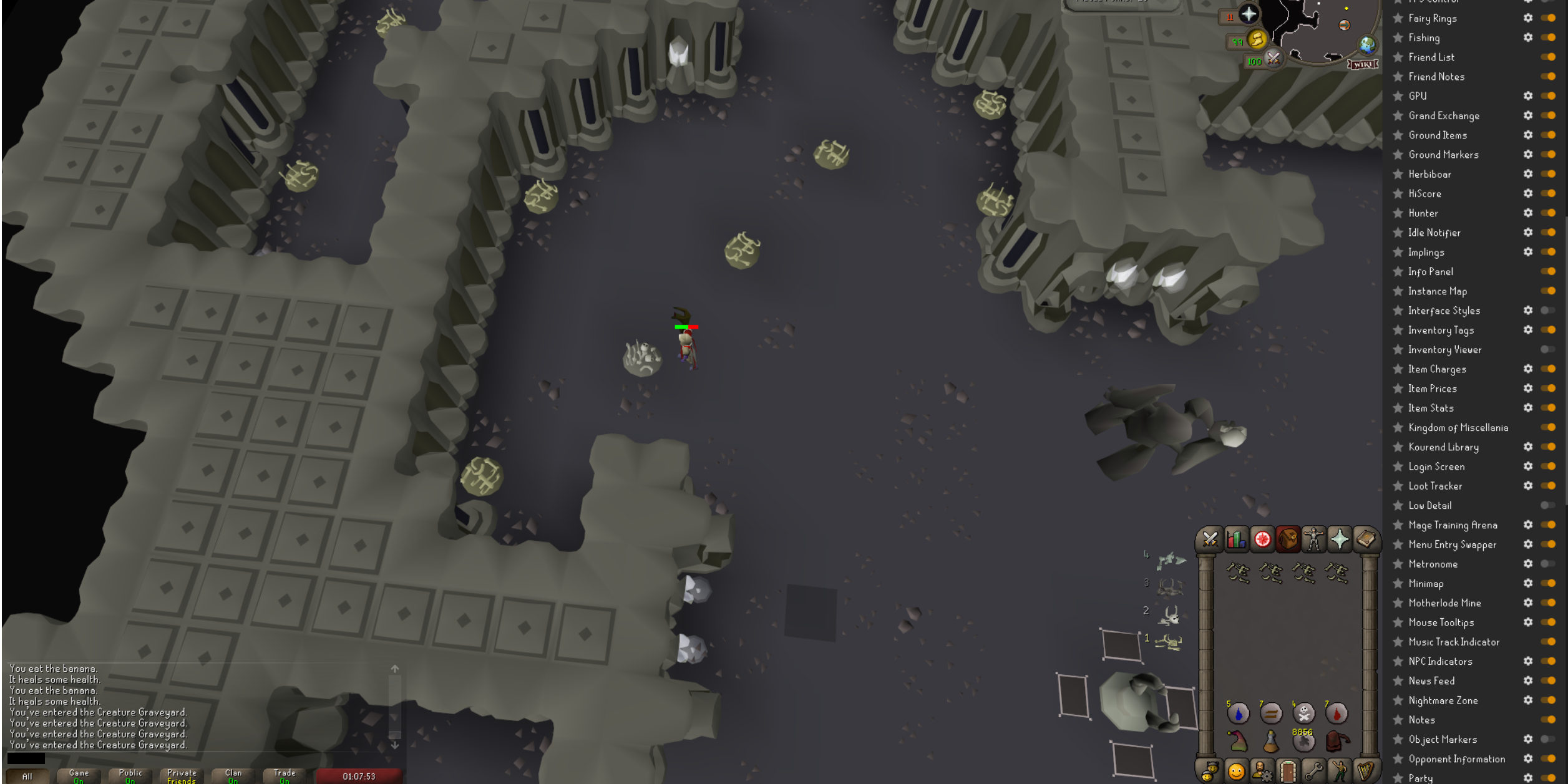Screen dimensions: 1568x784
Task: Open the Skills tab
Action: click(1235, 540)
